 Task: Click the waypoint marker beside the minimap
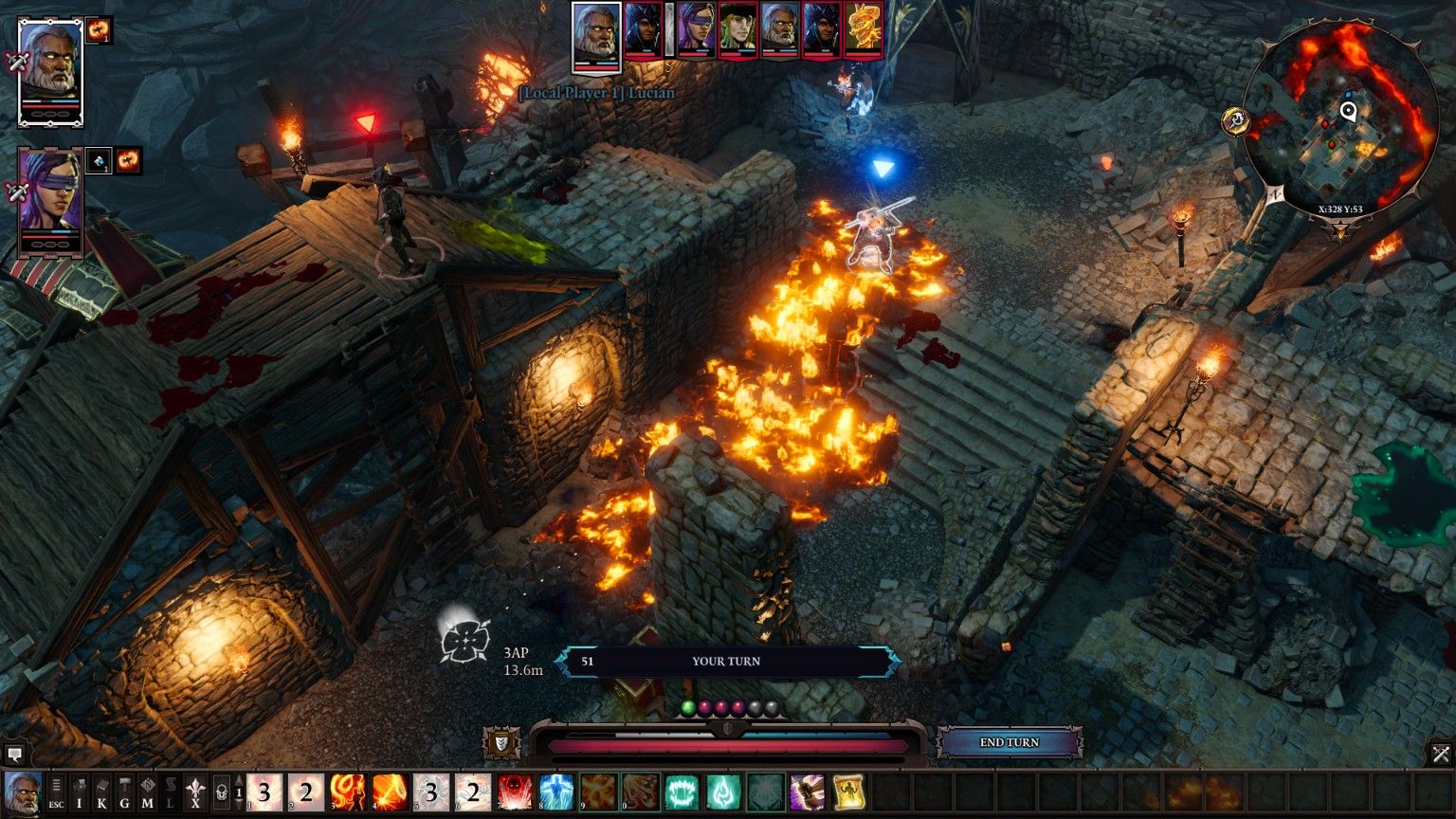point(1235,121)
